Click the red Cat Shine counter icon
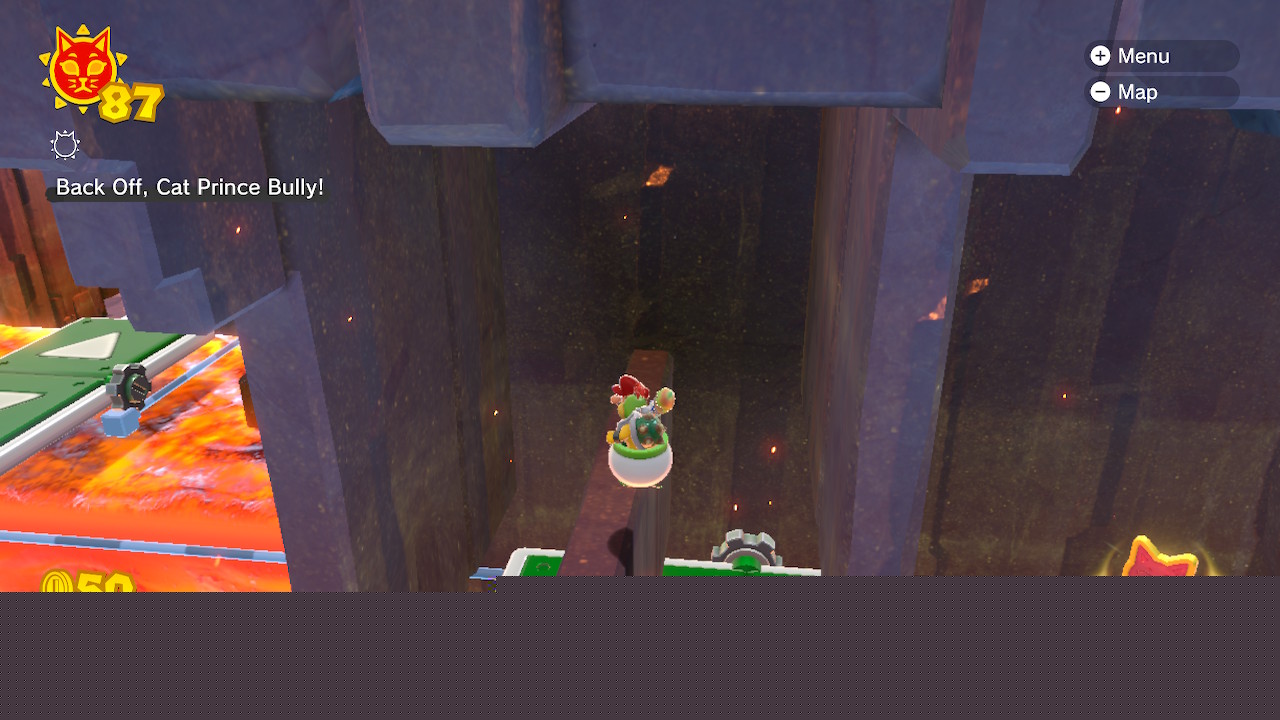Image resolution: width=1280 pixels, height=720 pixels. [81, 68]
